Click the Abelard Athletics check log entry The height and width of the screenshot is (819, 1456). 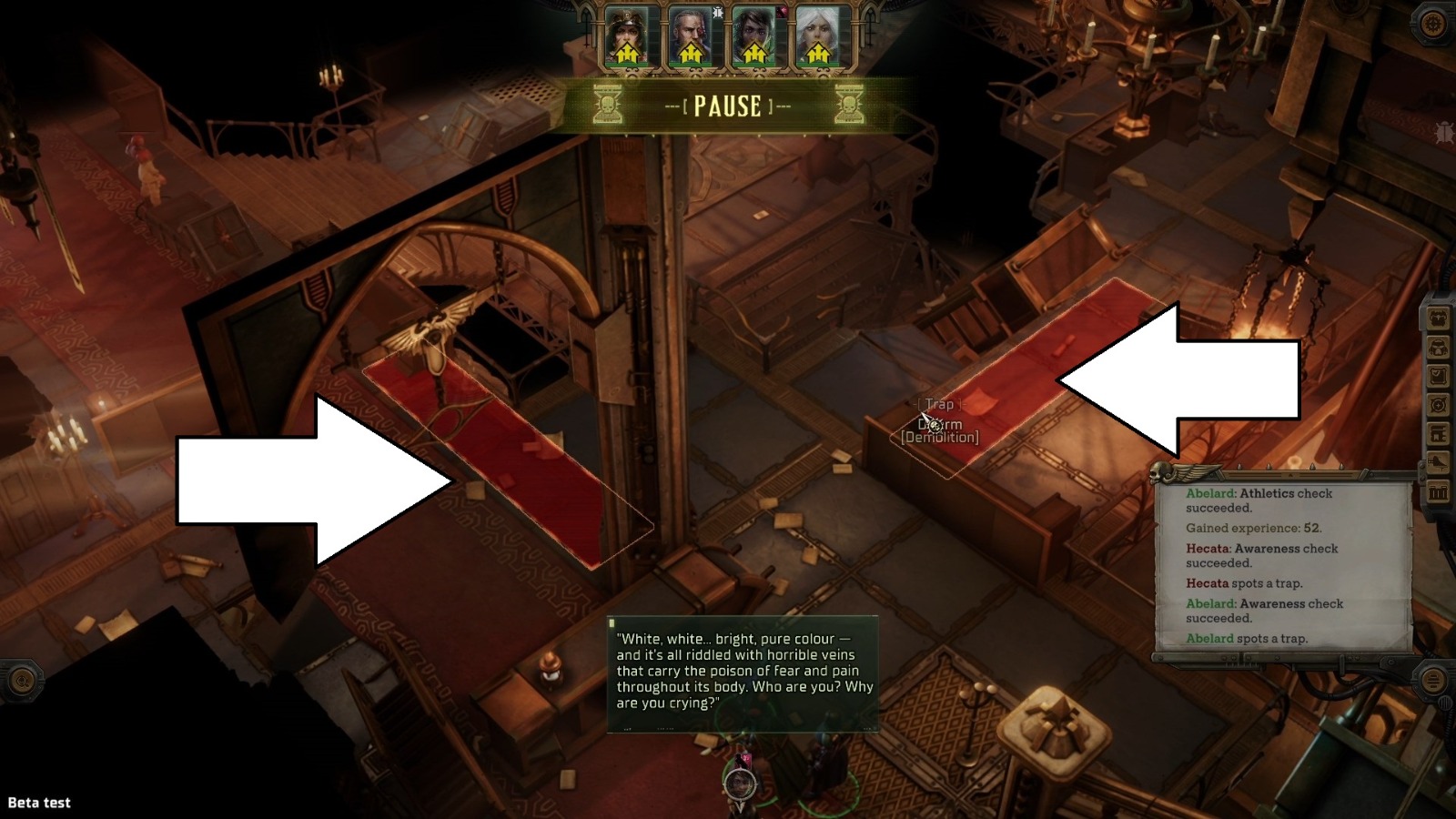[x=1259, y=500]
